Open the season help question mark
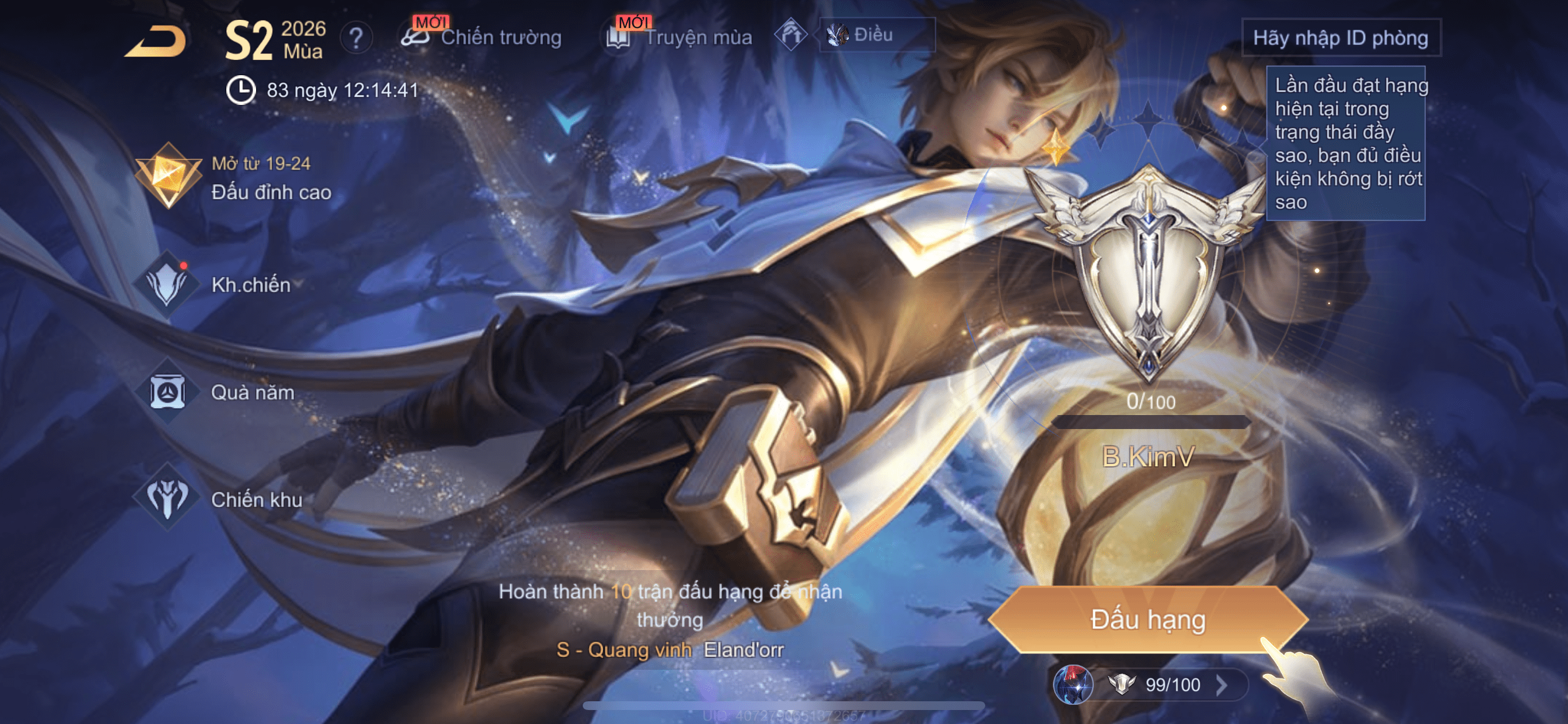This screenshot has width=1568, height=724. point(356,39)
